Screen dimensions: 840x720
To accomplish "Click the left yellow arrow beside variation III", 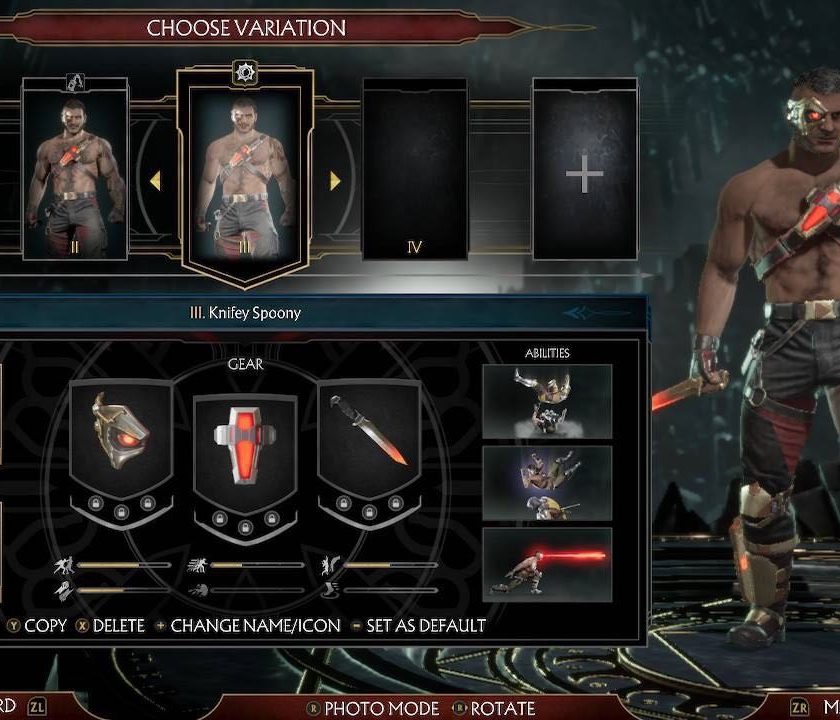I will pos(155,181).
